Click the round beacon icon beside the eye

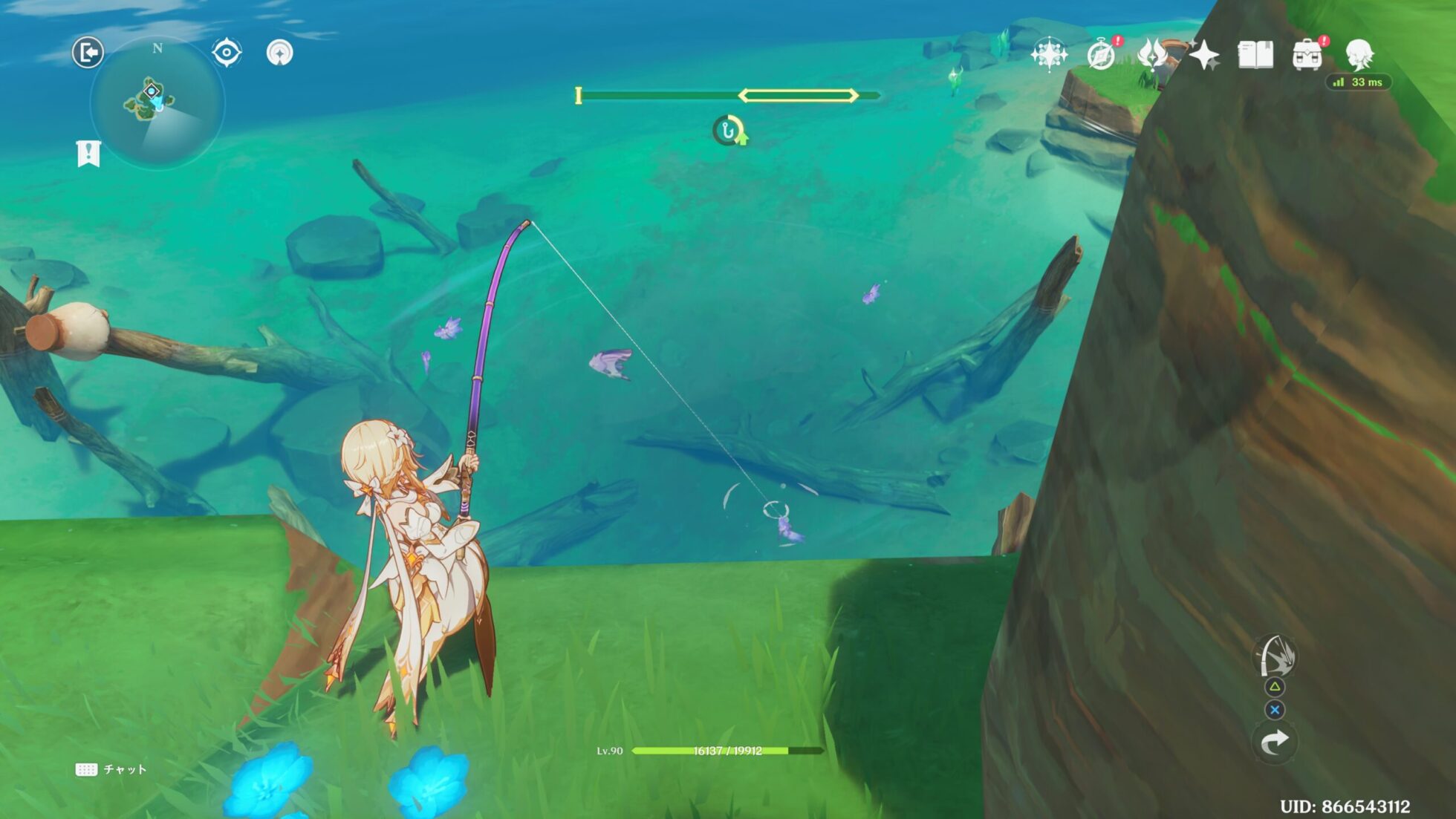[x=279, y=53]
